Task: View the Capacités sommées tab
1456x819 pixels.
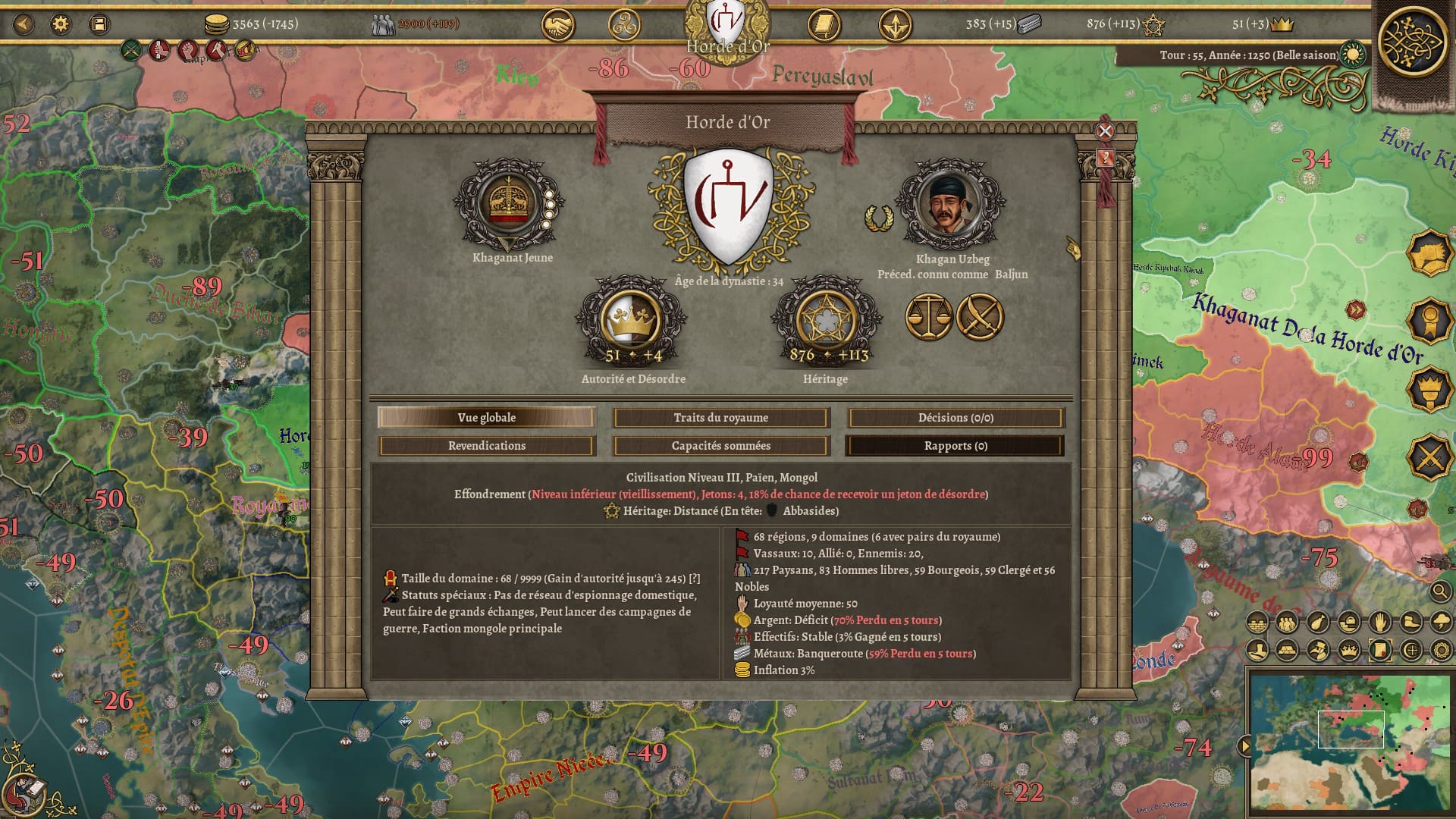Action: 720,446
